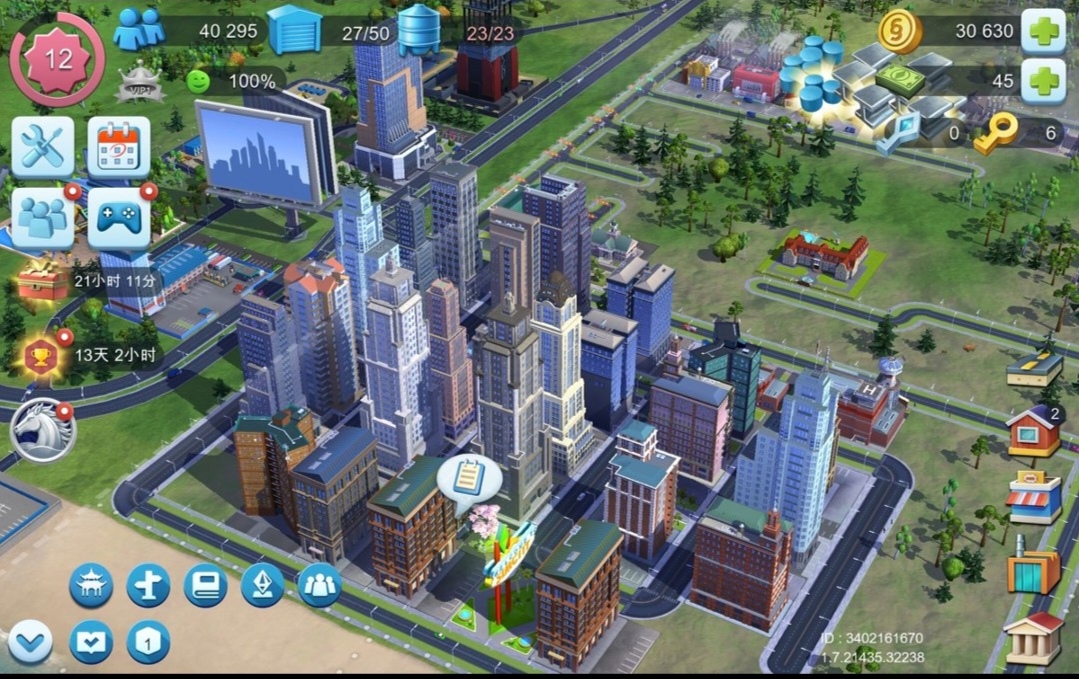
Task: Open the trophy contest with 13-day timer
Action: tap(42, 355)
